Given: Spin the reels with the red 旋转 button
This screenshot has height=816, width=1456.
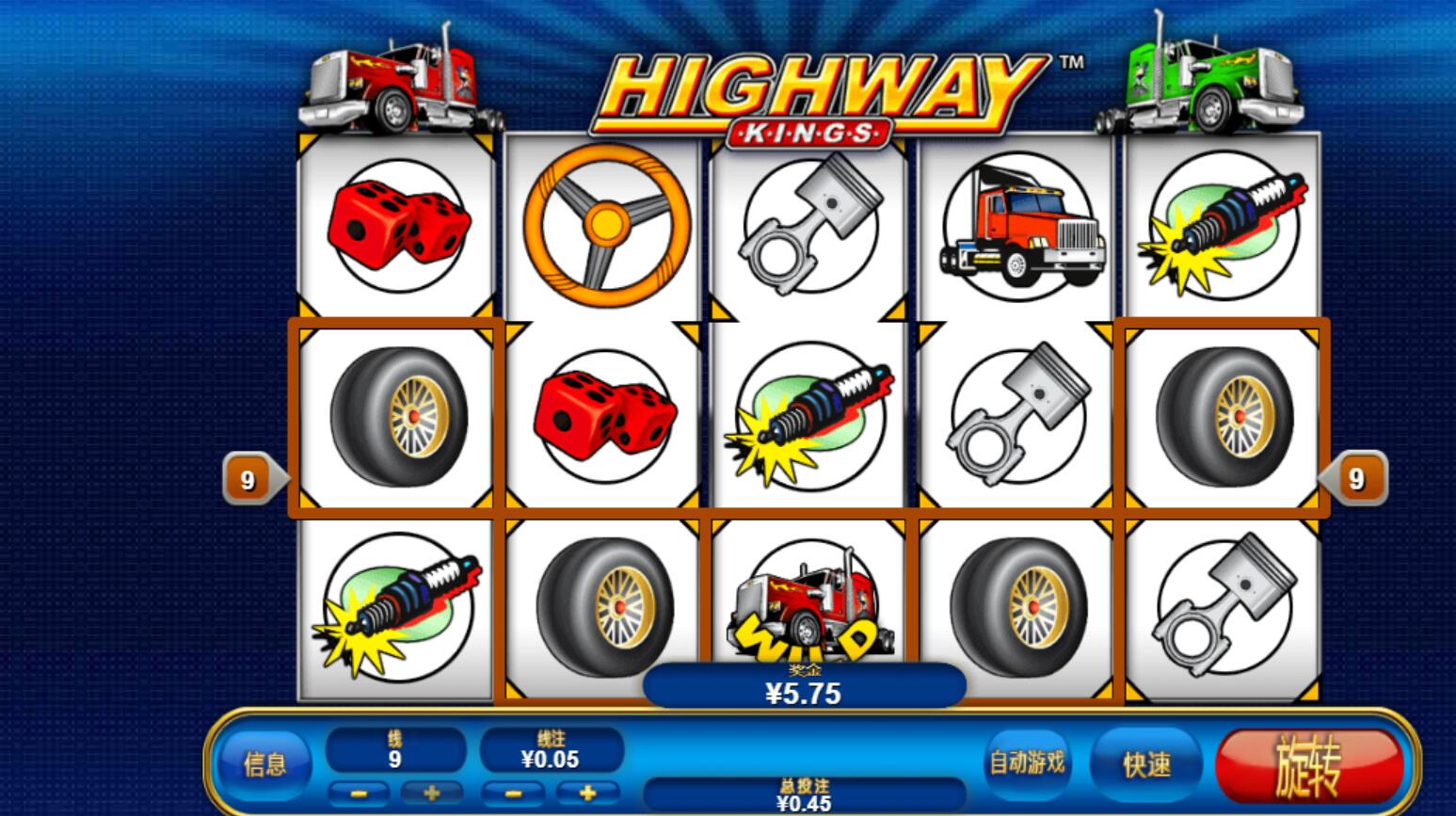Looking at the screenshot, I should click(x=1308, y=763).
